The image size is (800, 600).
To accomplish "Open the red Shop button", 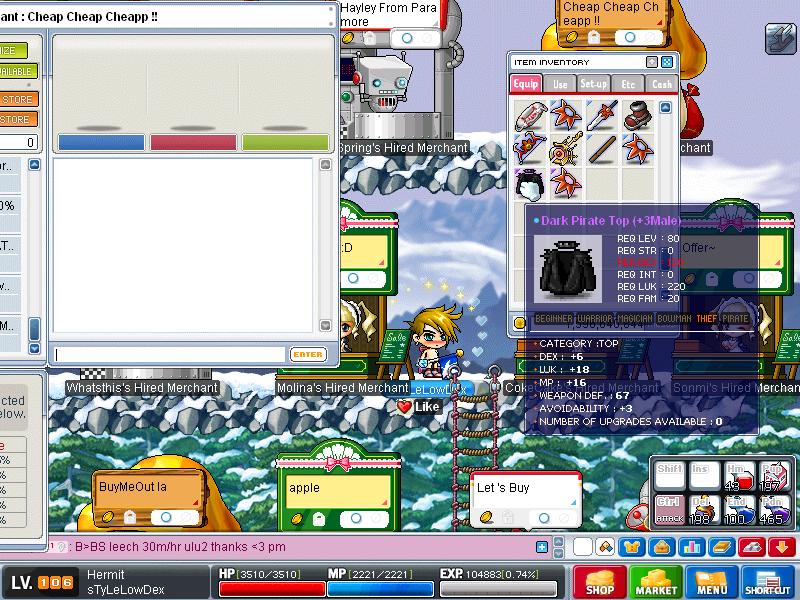I will click(600, 582).
